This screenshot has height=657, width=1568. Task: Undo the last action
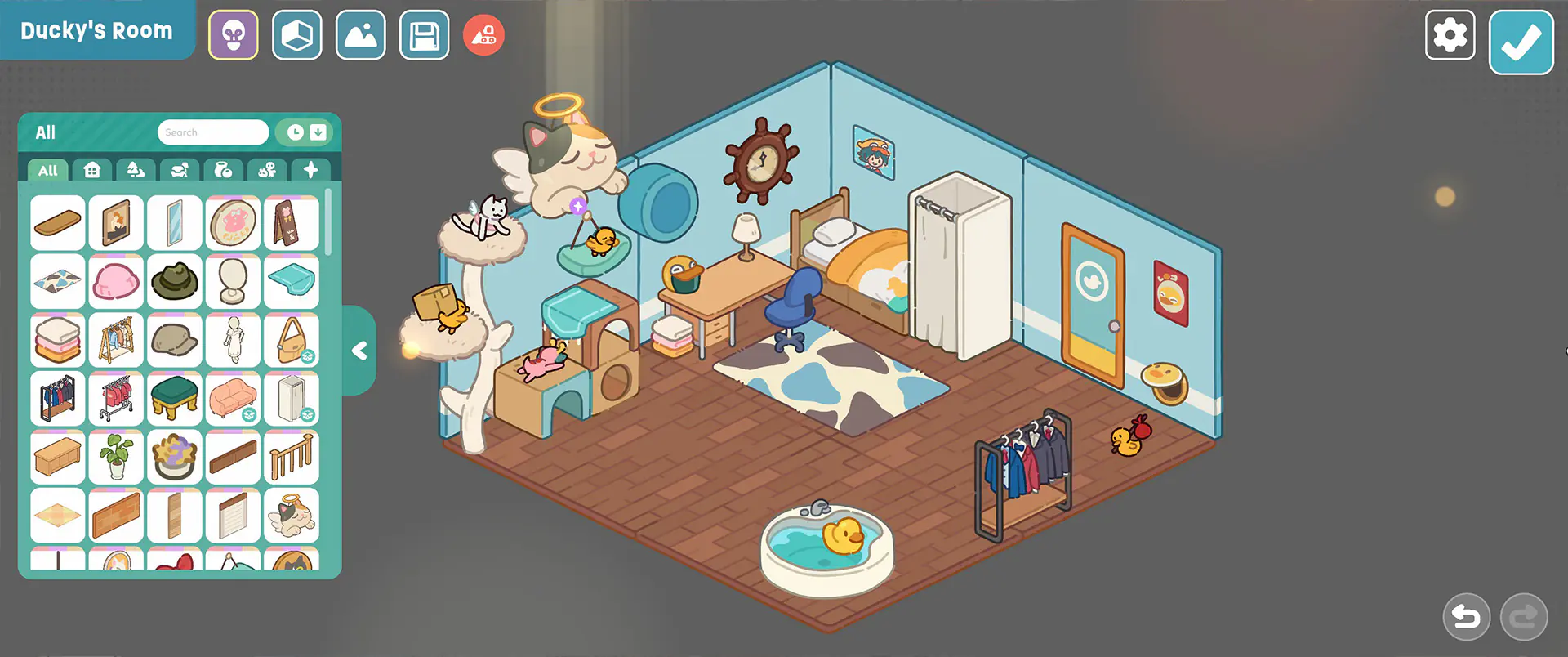tap(1466, 617)
